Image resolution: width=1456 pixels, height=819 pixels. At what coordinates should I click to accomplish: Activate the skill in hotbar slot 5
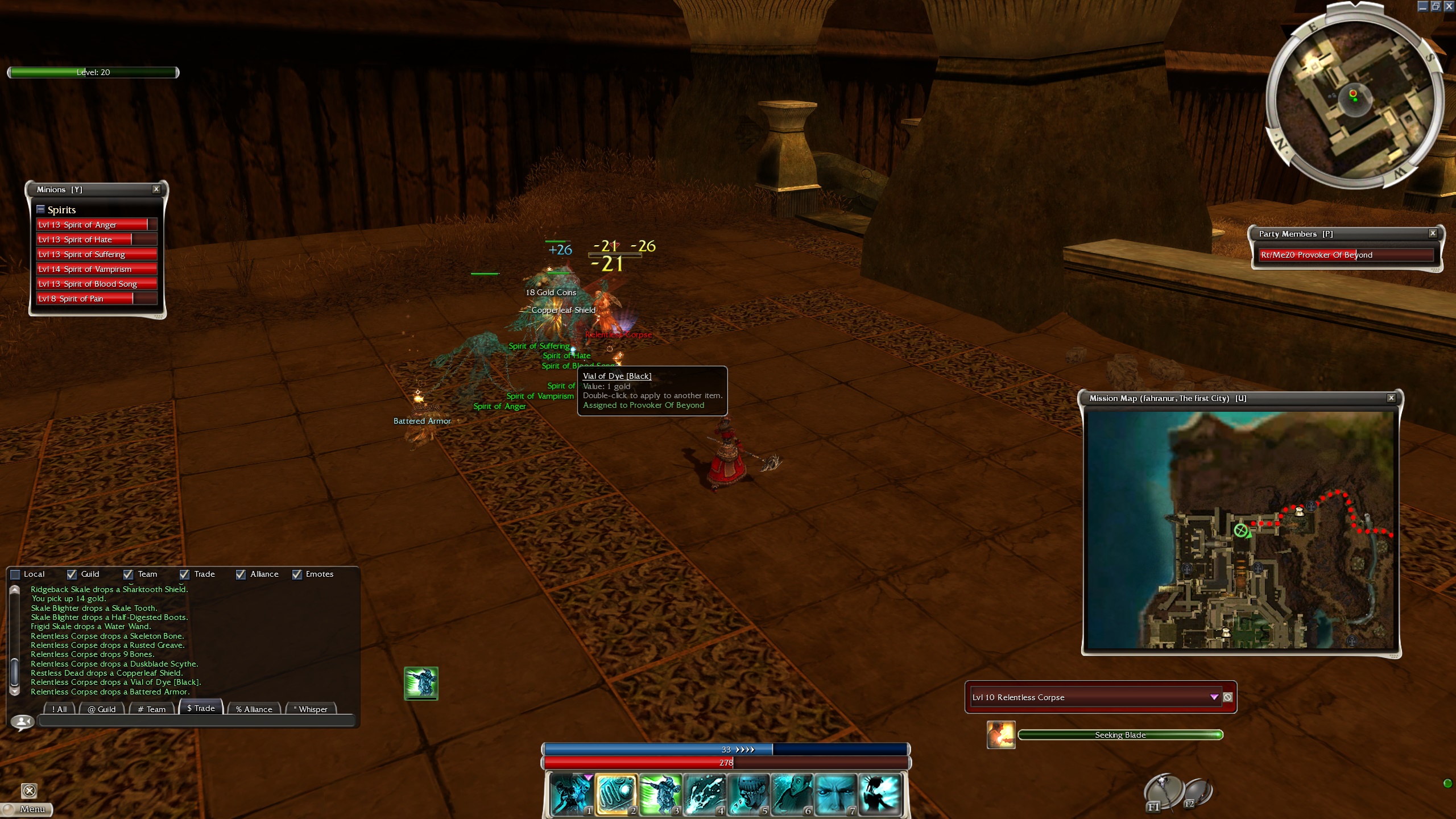tap(747, 794)
